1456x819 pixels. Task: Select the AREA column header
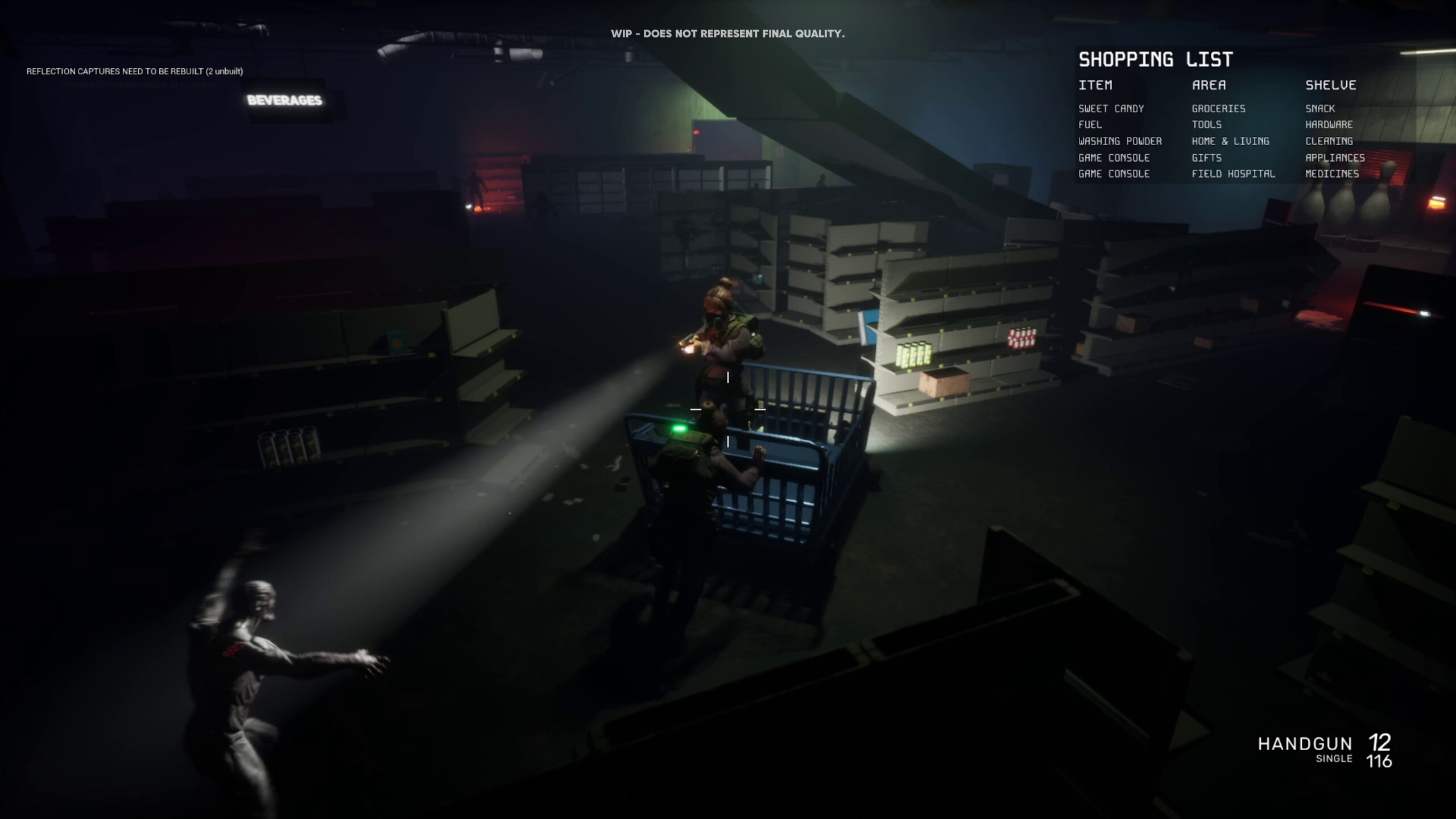click(x=1209, y=85)
